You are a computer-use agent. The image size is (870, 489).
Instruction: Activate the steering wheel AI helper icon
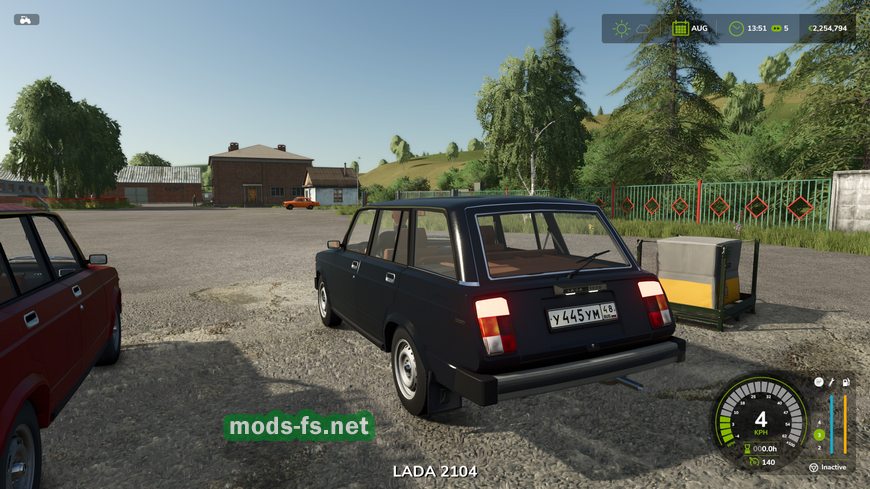point(814,467)
